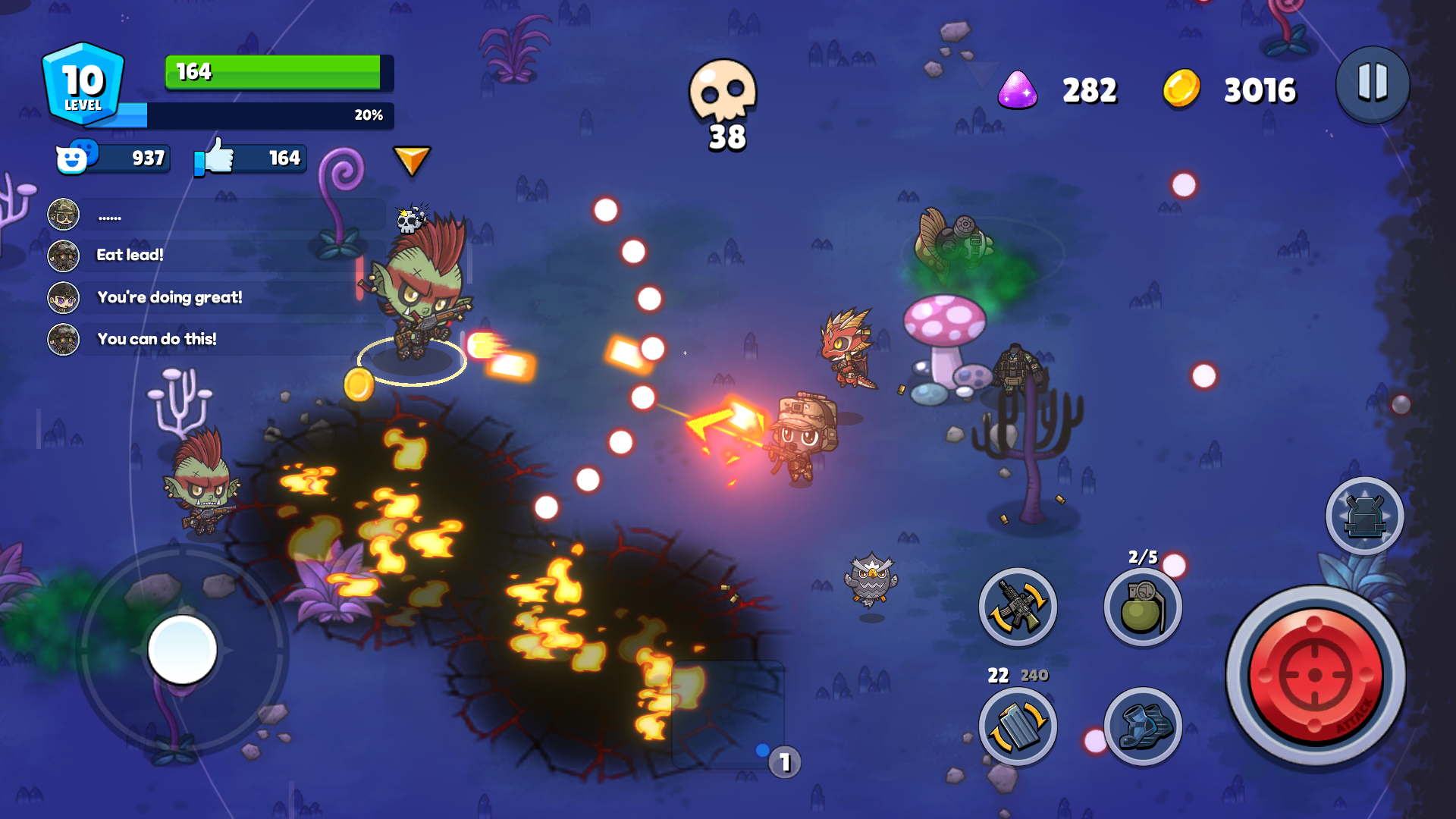Equip the armor vest ability
Viewport: 1456px width, 819px height.
(1363, 516)
